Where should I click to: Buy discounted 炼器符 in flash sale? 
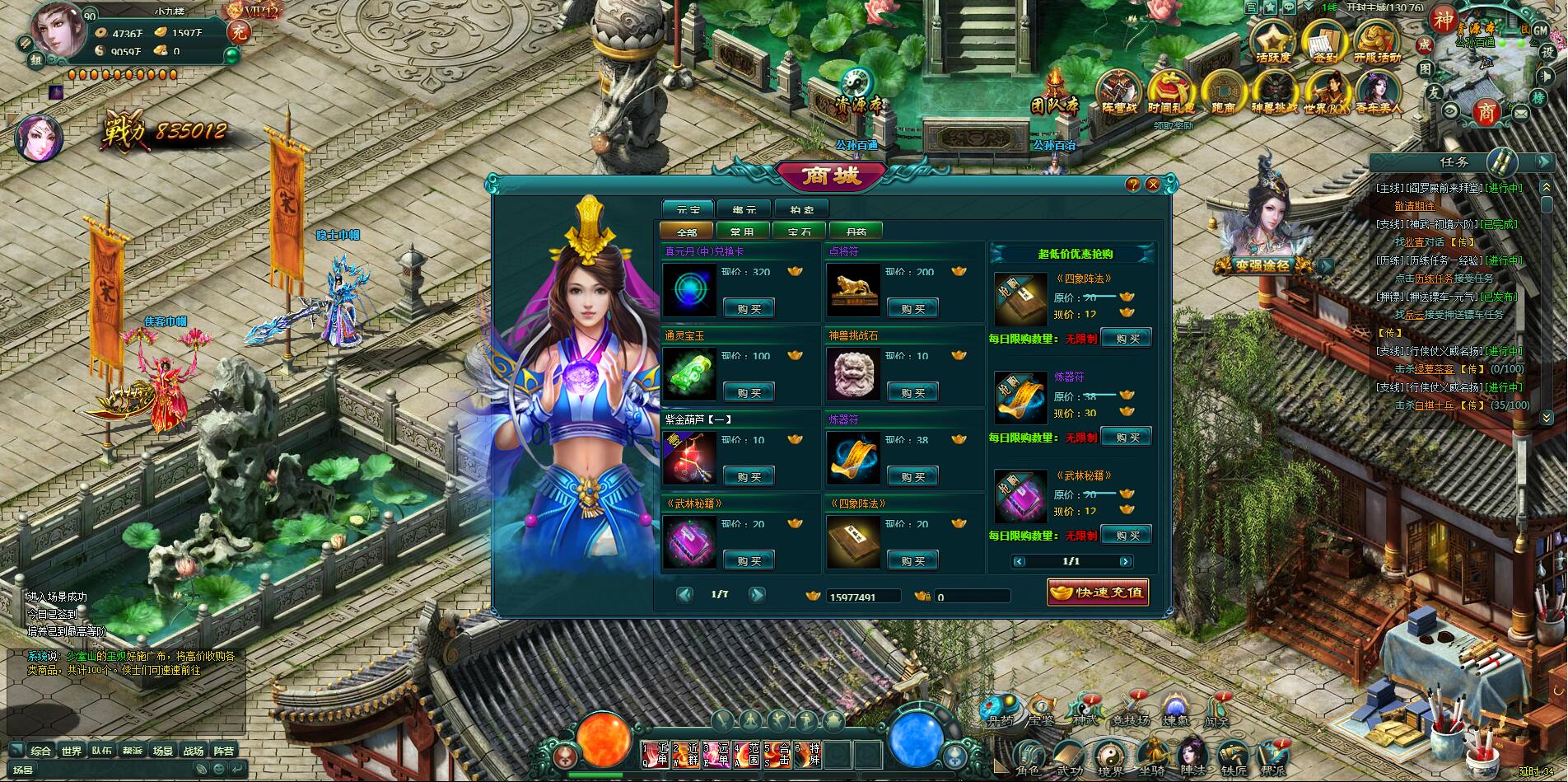(x=1126, y=437)
